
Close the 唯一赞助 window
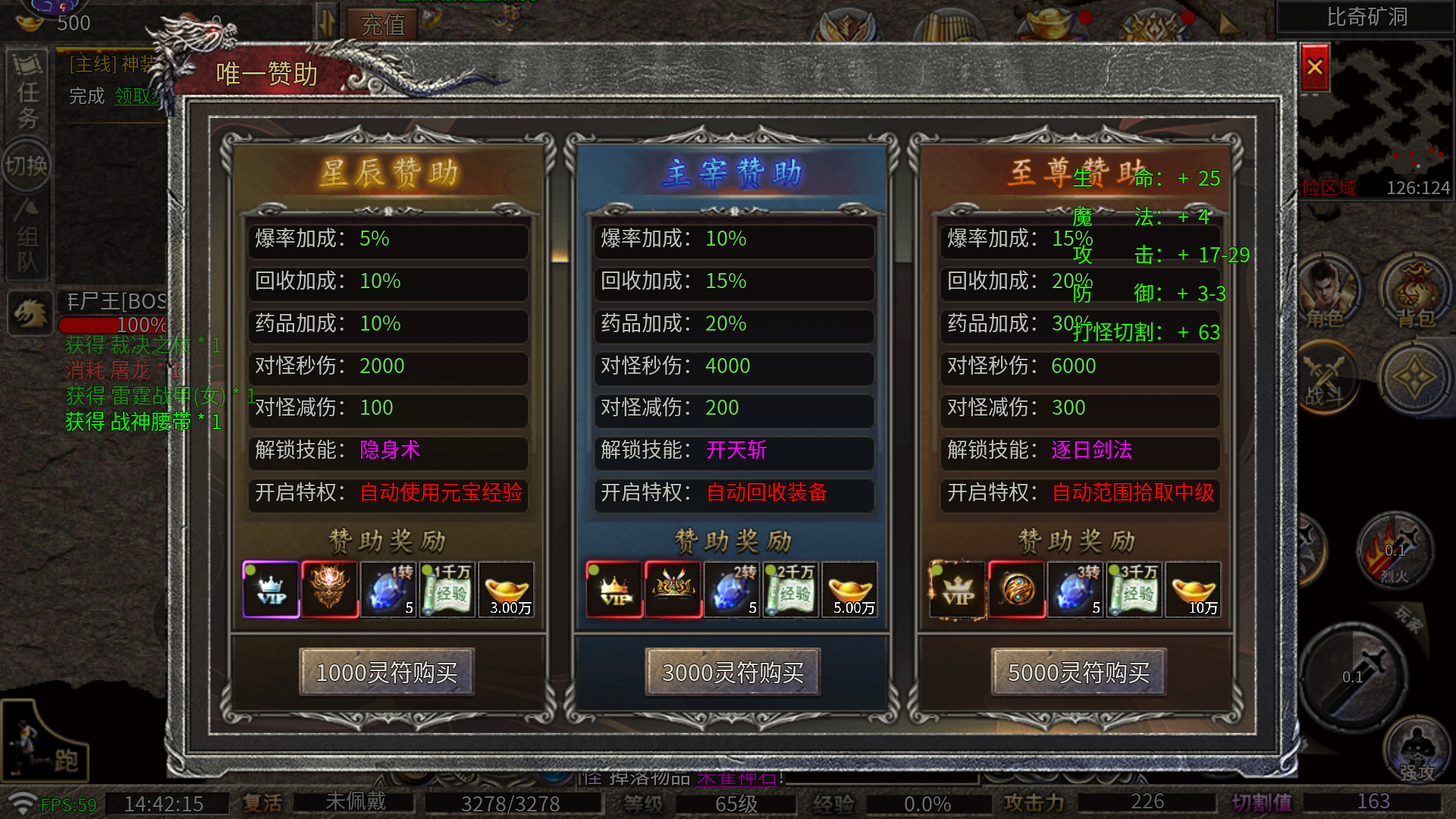coord(1315,67)
